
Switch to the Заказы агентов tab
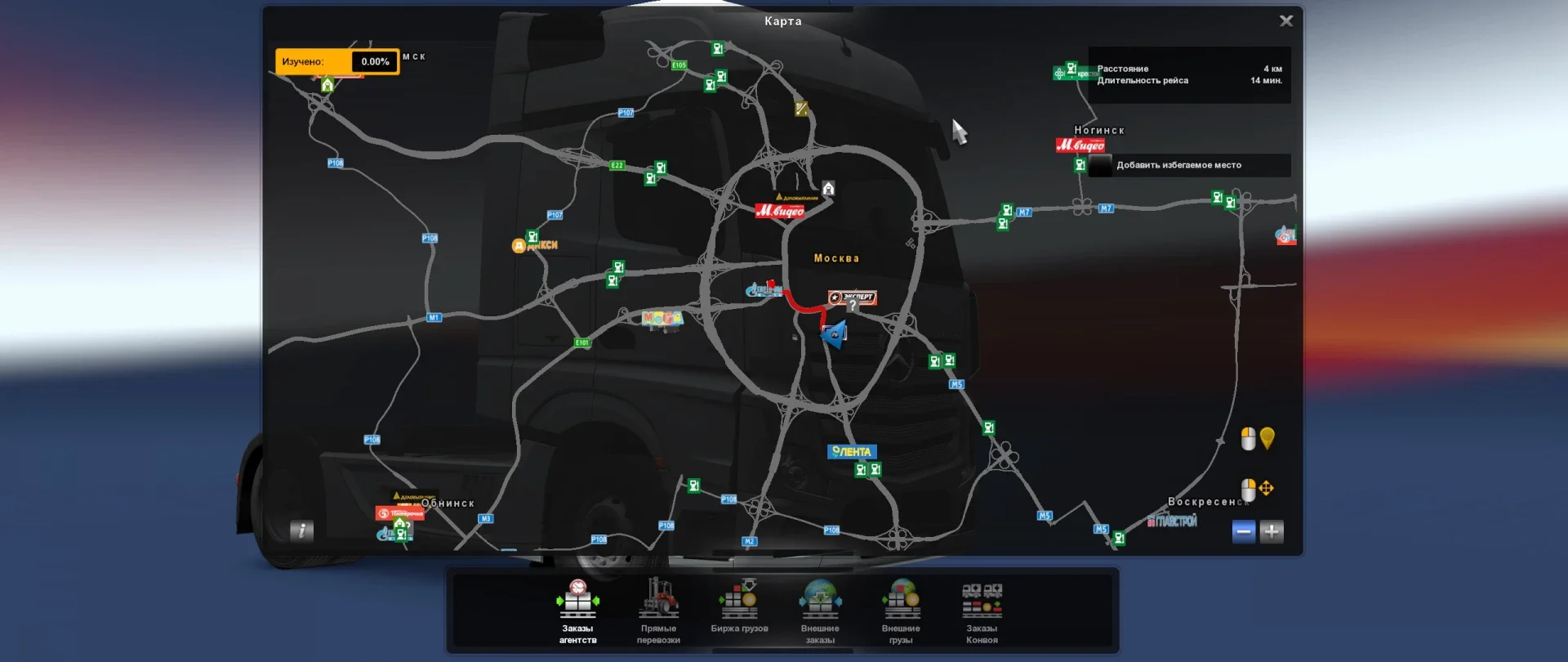point(577,609)
